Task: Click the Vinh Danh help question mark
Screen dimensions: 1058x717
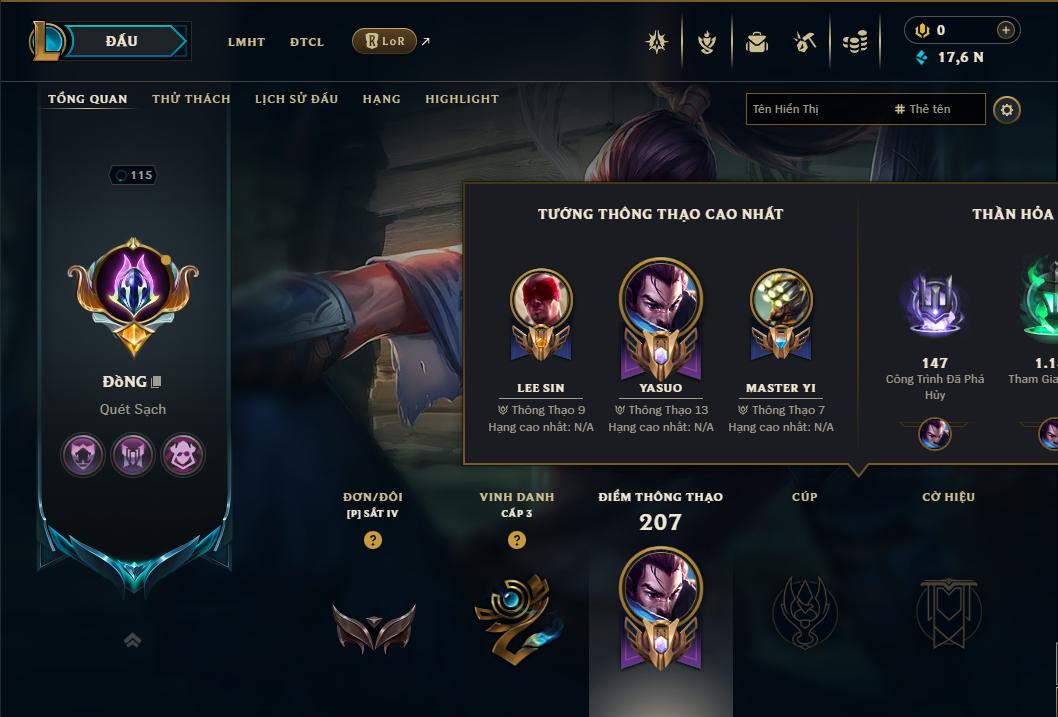Action: (x=516, y=540)
